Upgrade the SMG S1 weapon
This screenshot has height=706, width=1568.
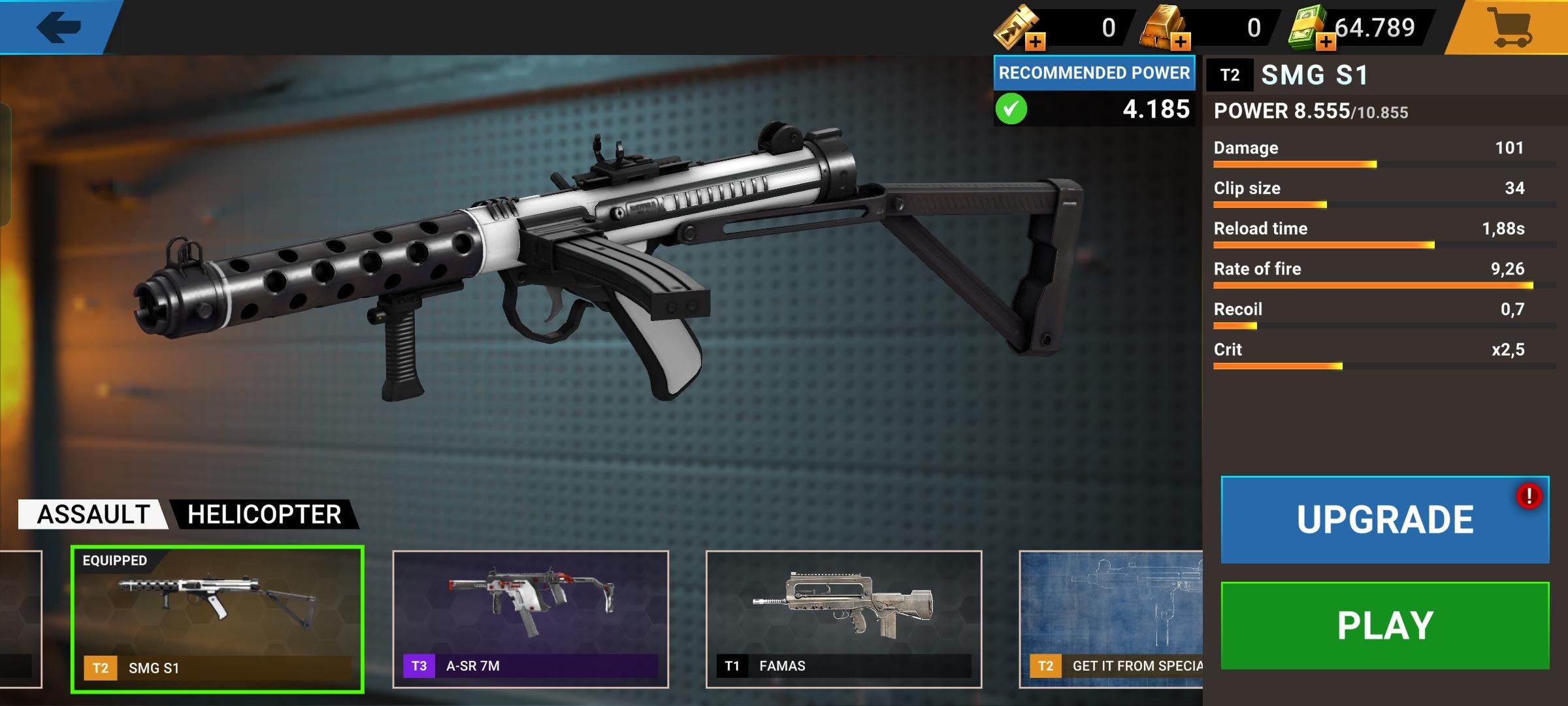pos(1384,520)
